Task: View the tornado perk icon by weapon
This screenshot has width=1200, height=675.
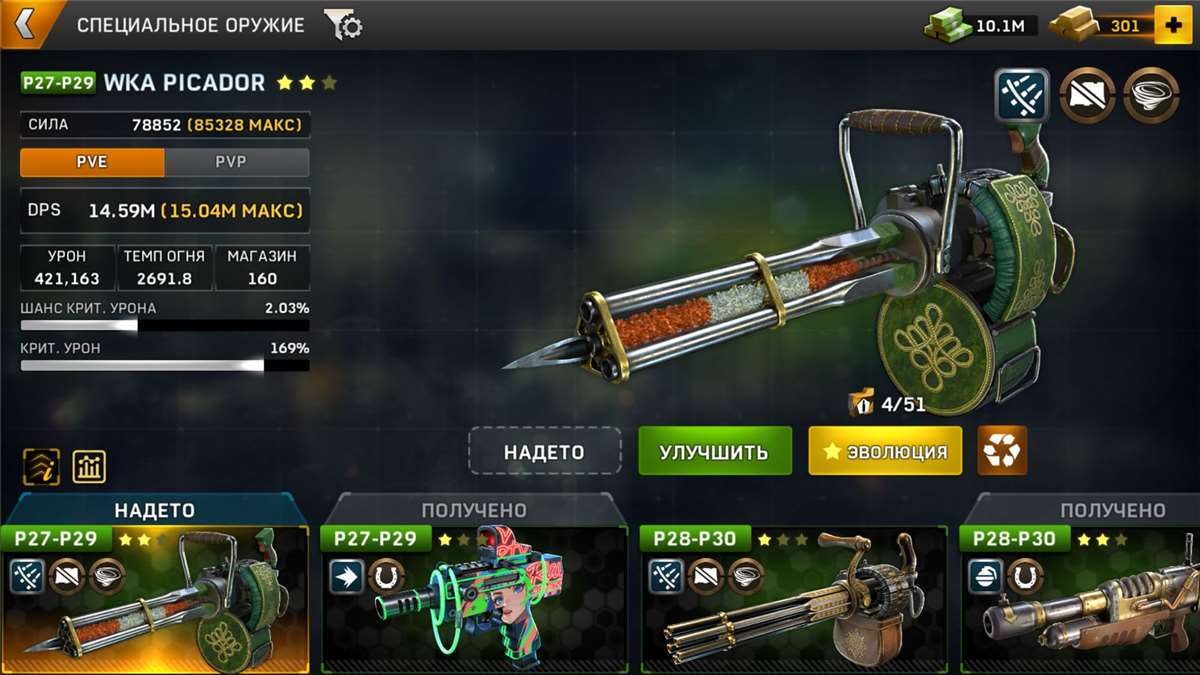Action: tap(1149, 95)
